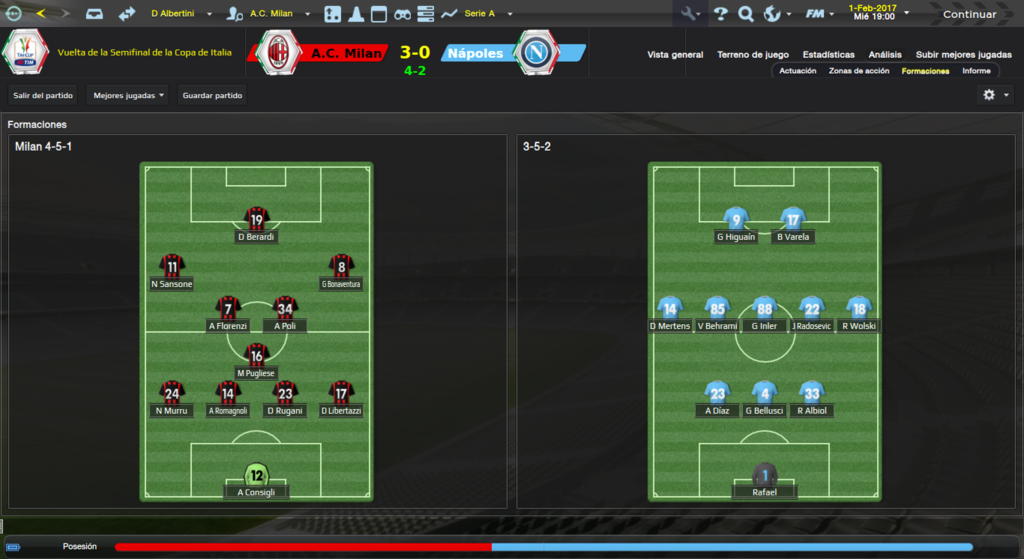Switch to the Vista general tab

click(675, 54)
